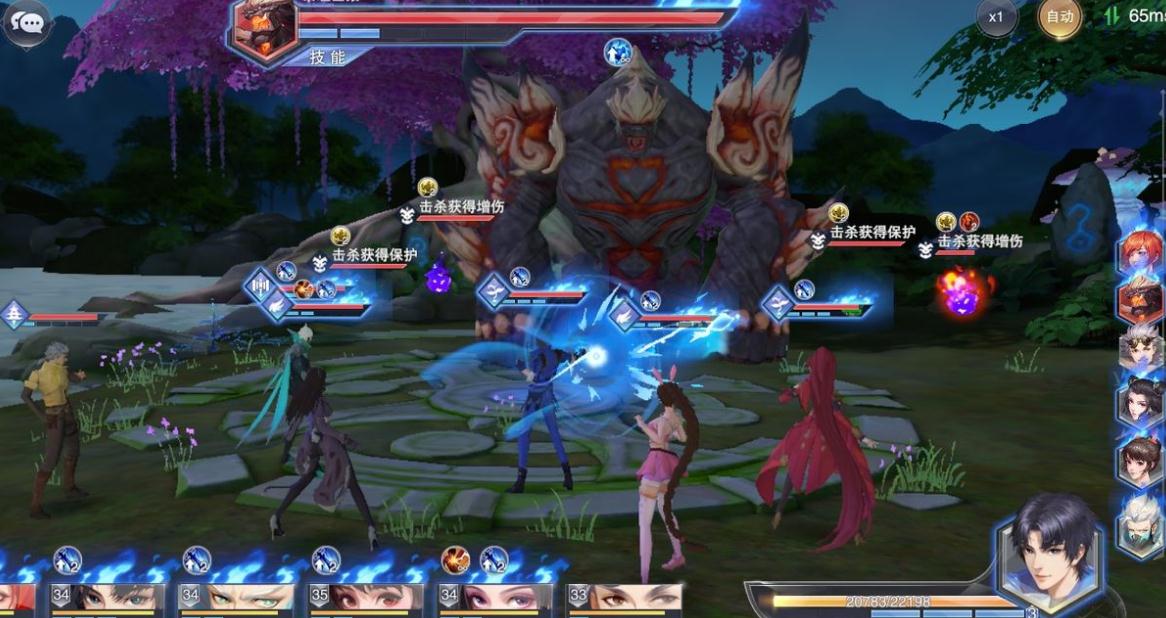Select the rock boss in turn order
The image size is (1166, 618).
pyautogui.click(x=1141, y=298)
